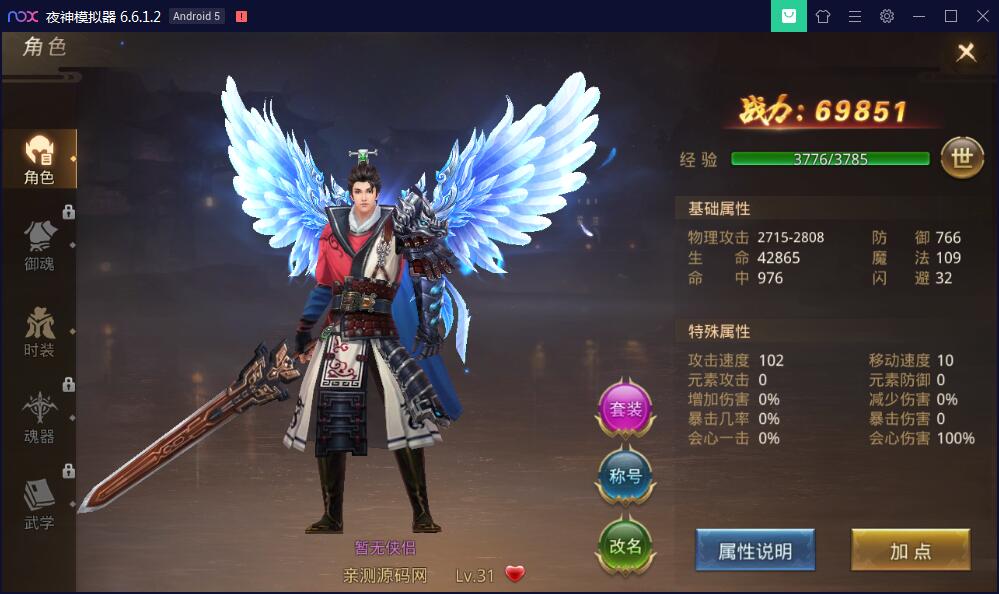Close the character panel with the X

[966, 52]
